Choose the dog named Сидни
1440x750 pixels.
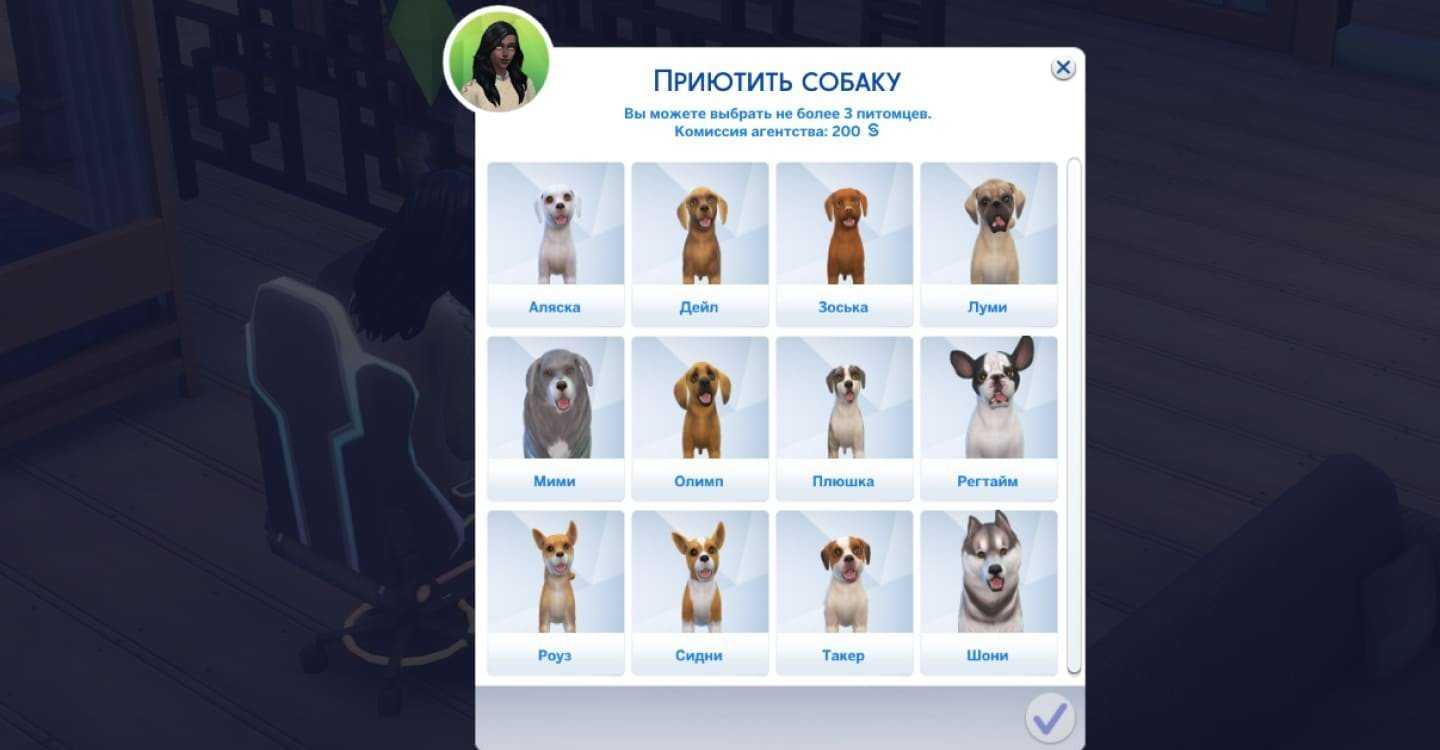(x=699, y=591)
